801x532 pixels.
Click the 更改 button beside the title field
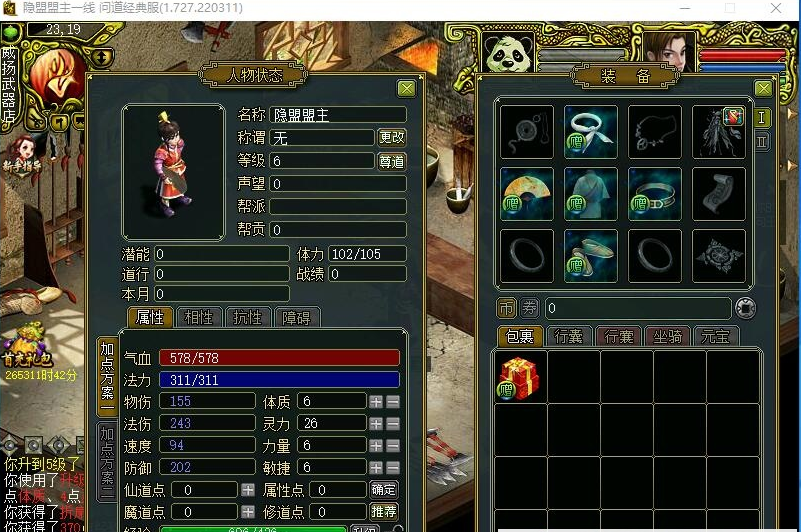391,137
